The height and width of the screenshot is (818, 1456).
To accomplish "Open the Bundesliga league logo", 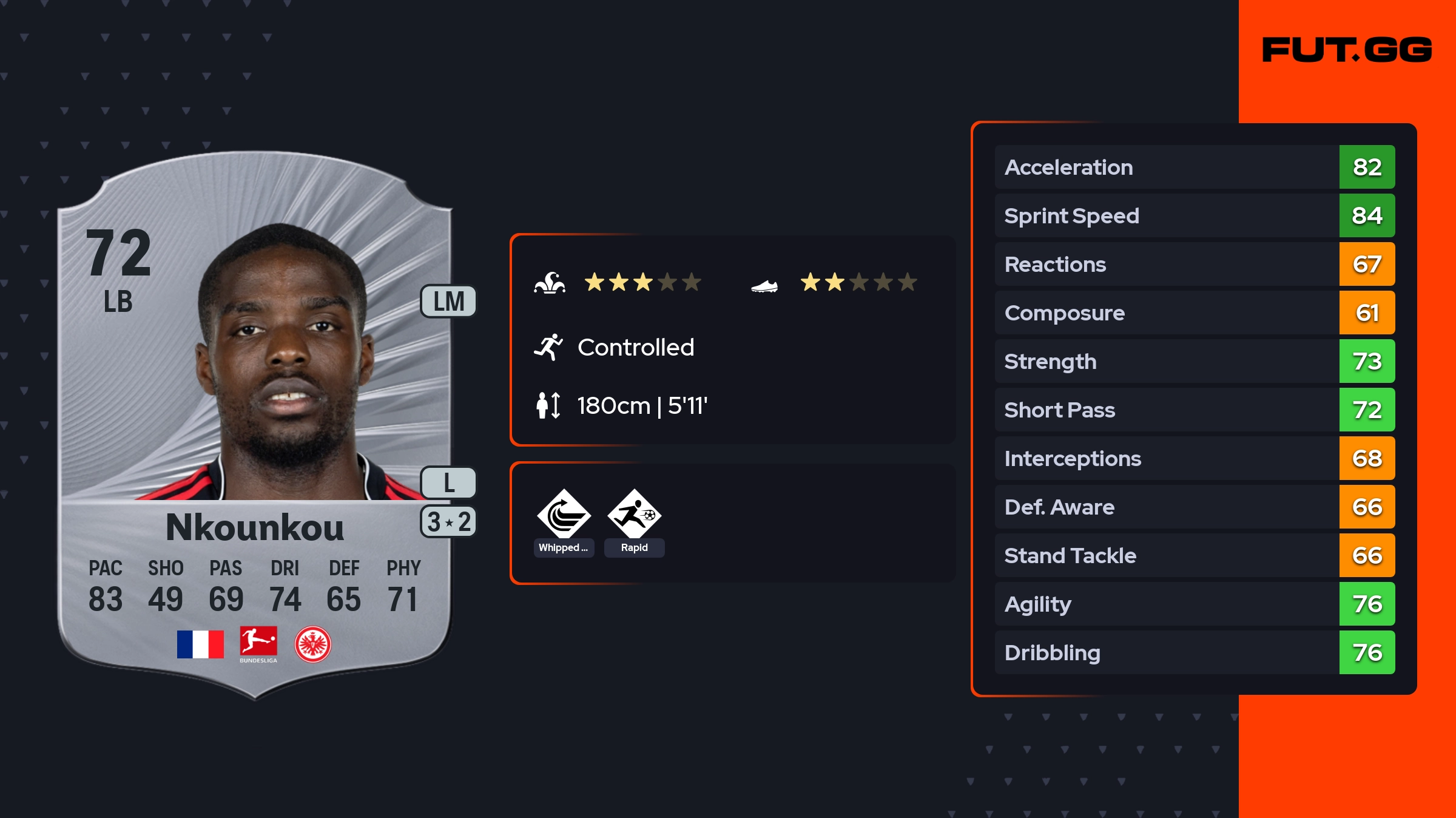I will [258, 644].
